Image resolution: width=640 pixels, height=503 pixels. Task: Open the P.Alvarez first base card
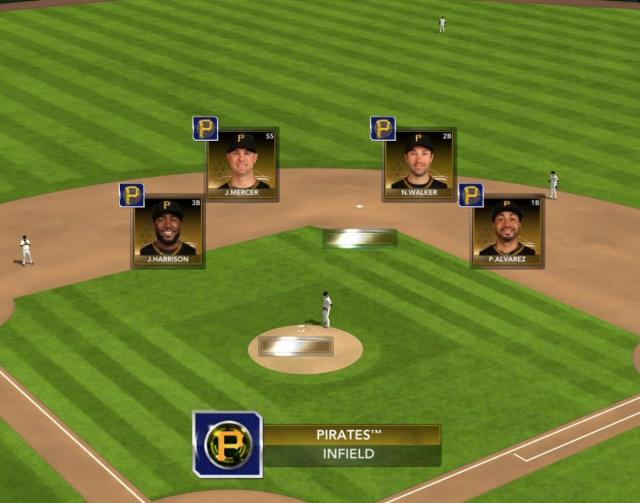[x=507, y=231]
